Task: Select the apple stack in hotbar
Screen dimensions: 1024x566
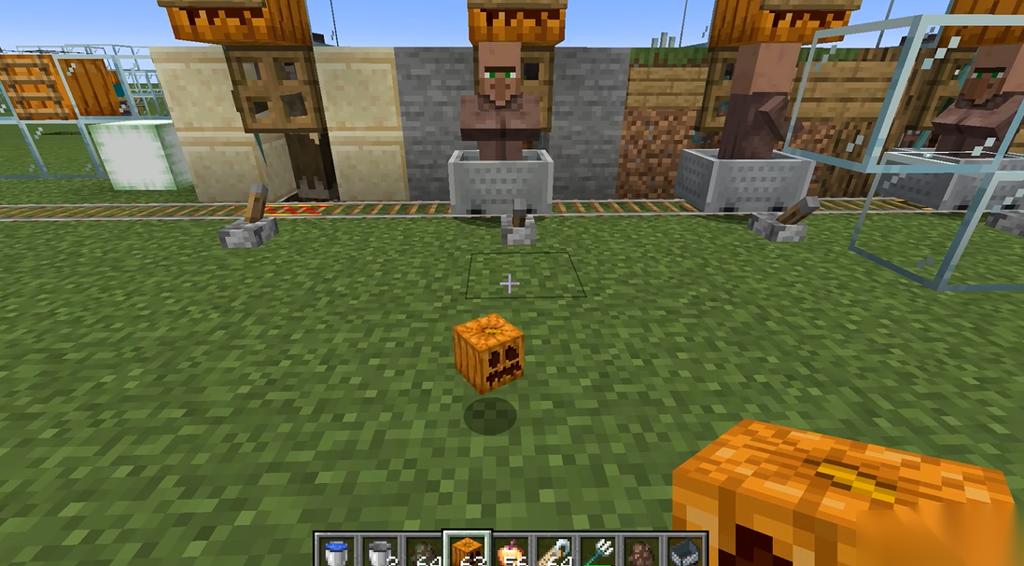Action: tap(511, 551)
